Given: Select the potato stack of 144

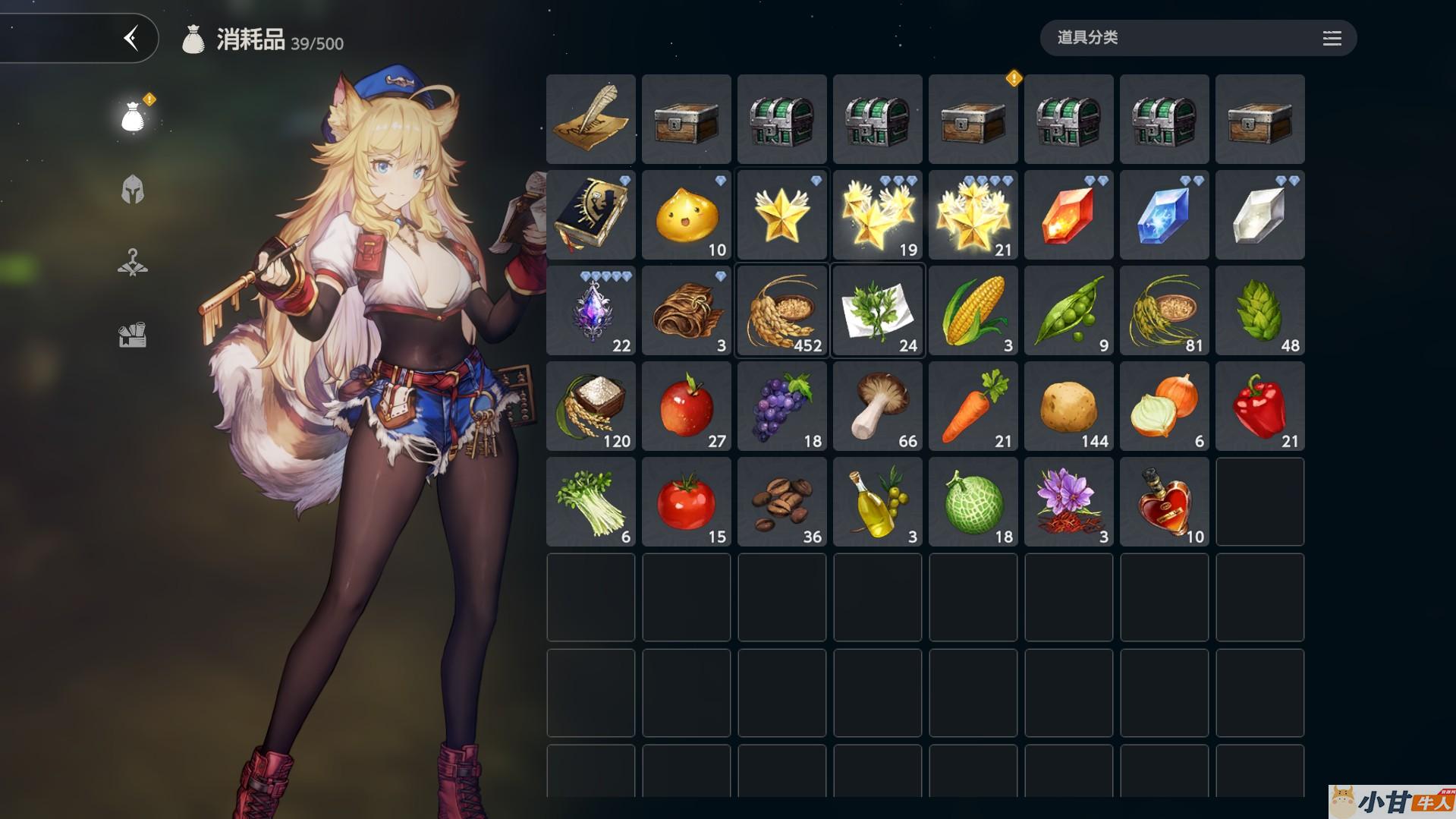Looking at the screenshot, I should [x=1069, y=406].
